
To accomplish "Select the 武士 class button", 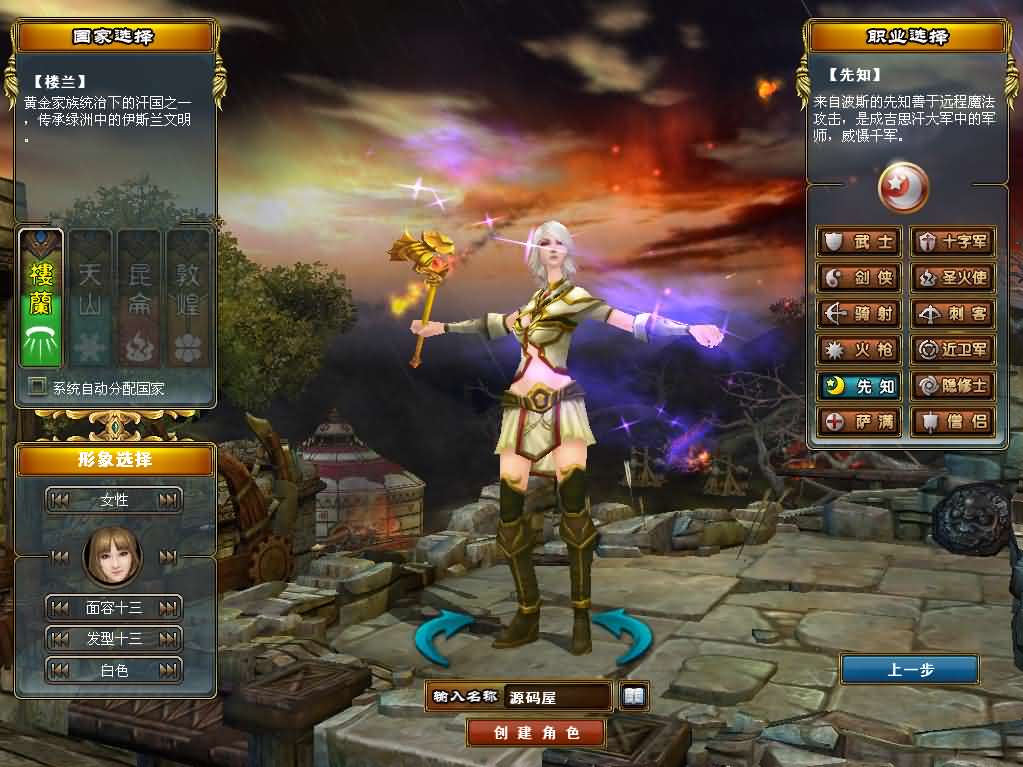I will pos(860,242).
